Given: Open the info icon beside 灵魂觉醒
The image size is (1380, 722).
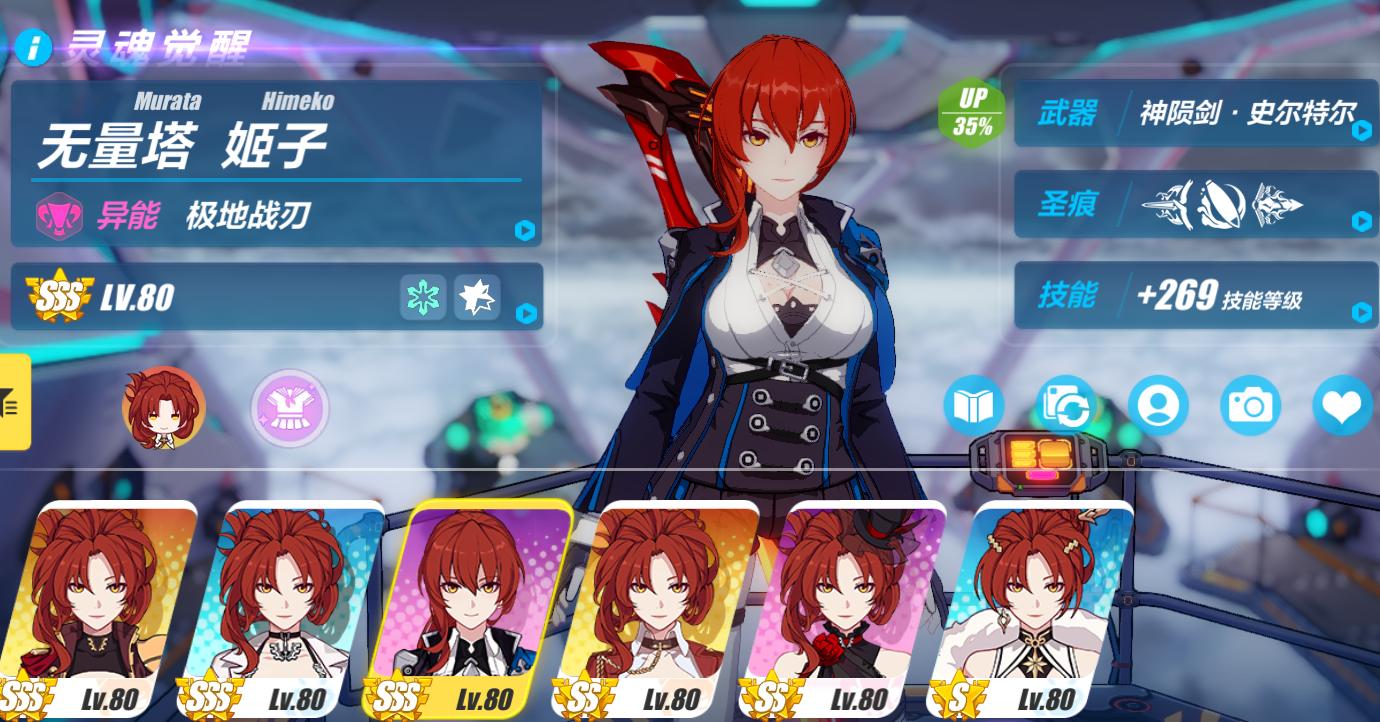Looking at the screenshot, I should (x=34, y=47).
